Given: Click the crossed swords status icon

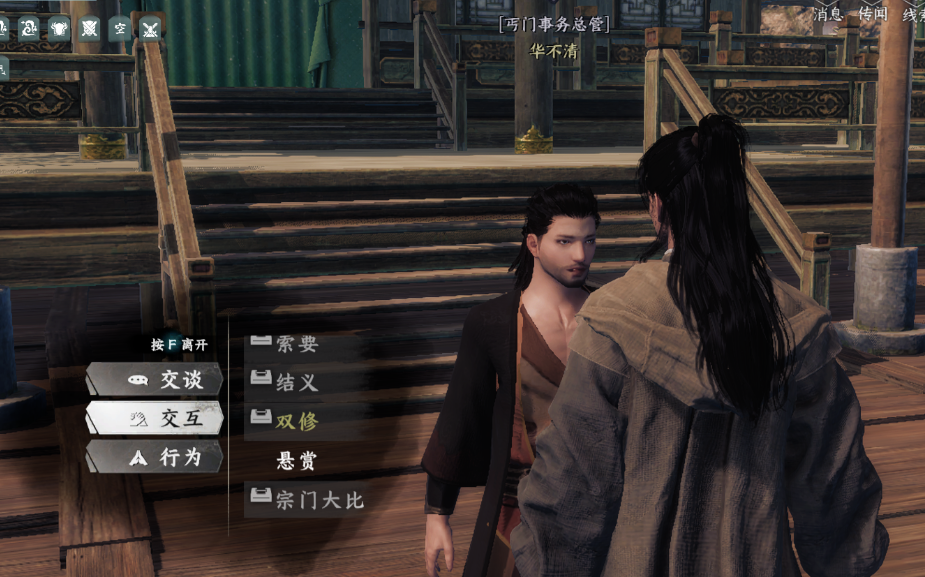Looking at the screenshot, I should tap(150, 28).
